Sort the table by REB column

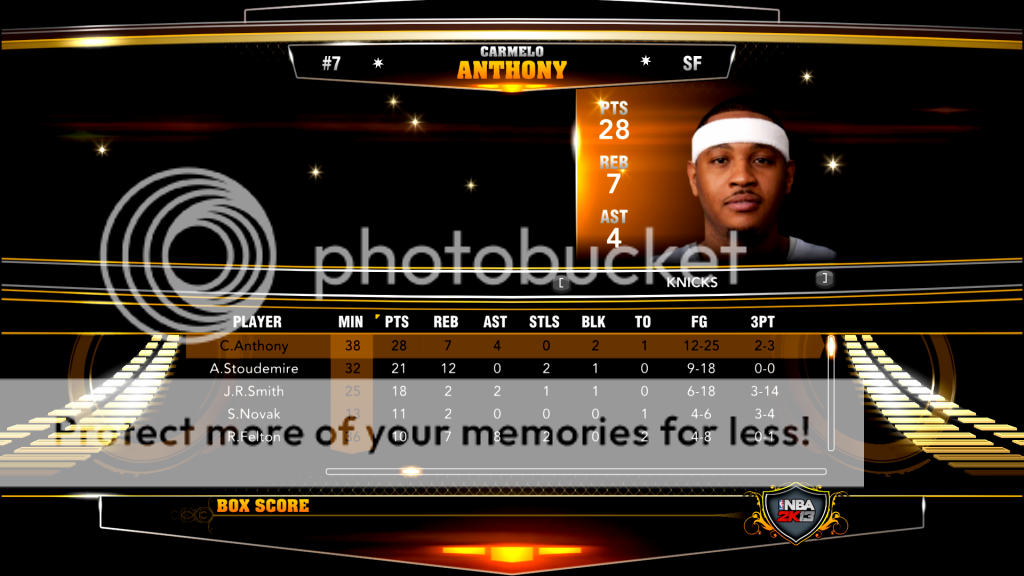446,322
